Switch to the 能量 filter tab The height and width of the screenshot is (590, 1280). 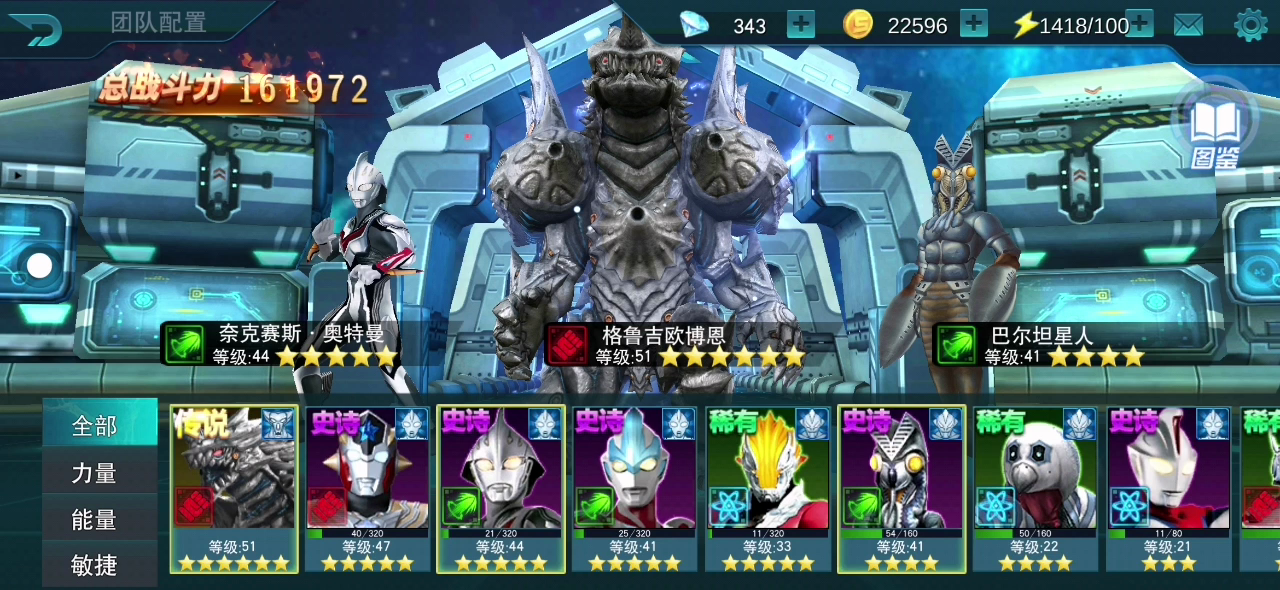point(95,520)
